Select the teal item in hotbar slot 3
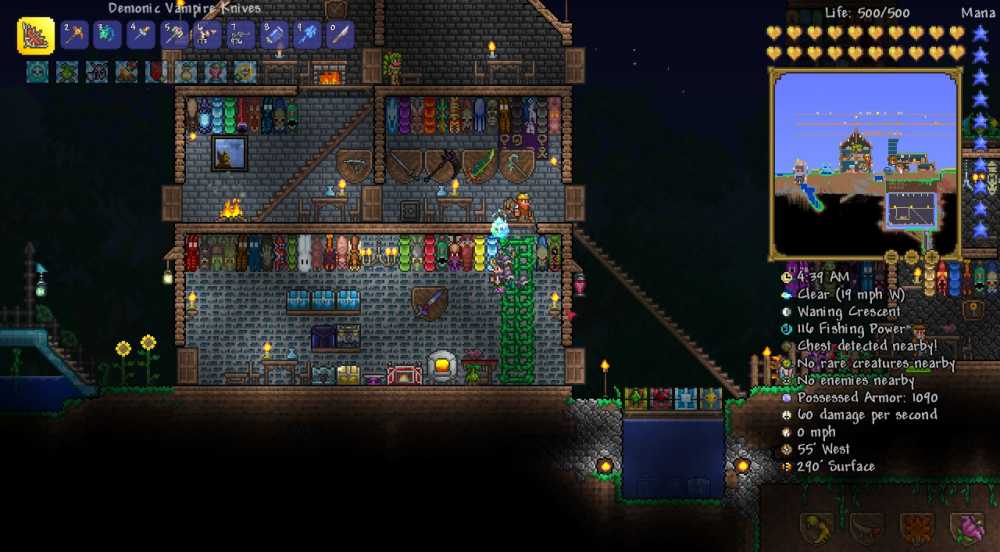 108,35
